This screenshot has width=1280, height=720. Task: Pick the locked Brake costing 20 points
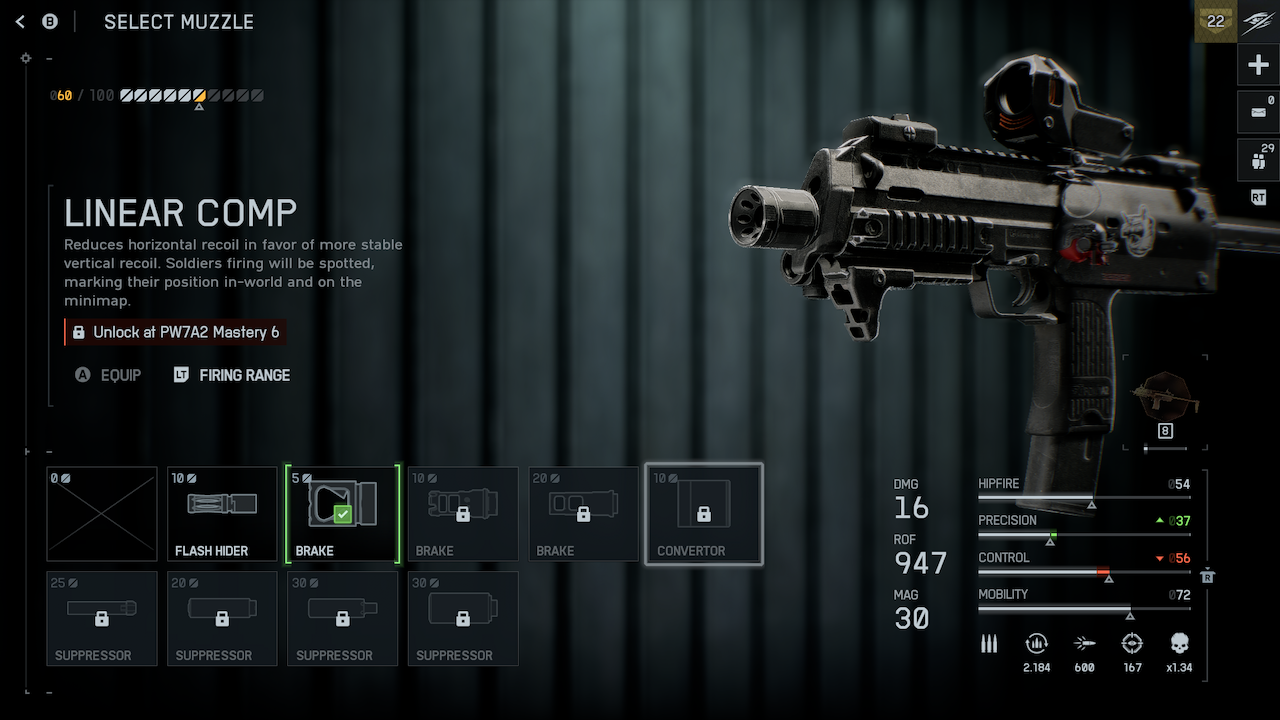coord(583,513)
